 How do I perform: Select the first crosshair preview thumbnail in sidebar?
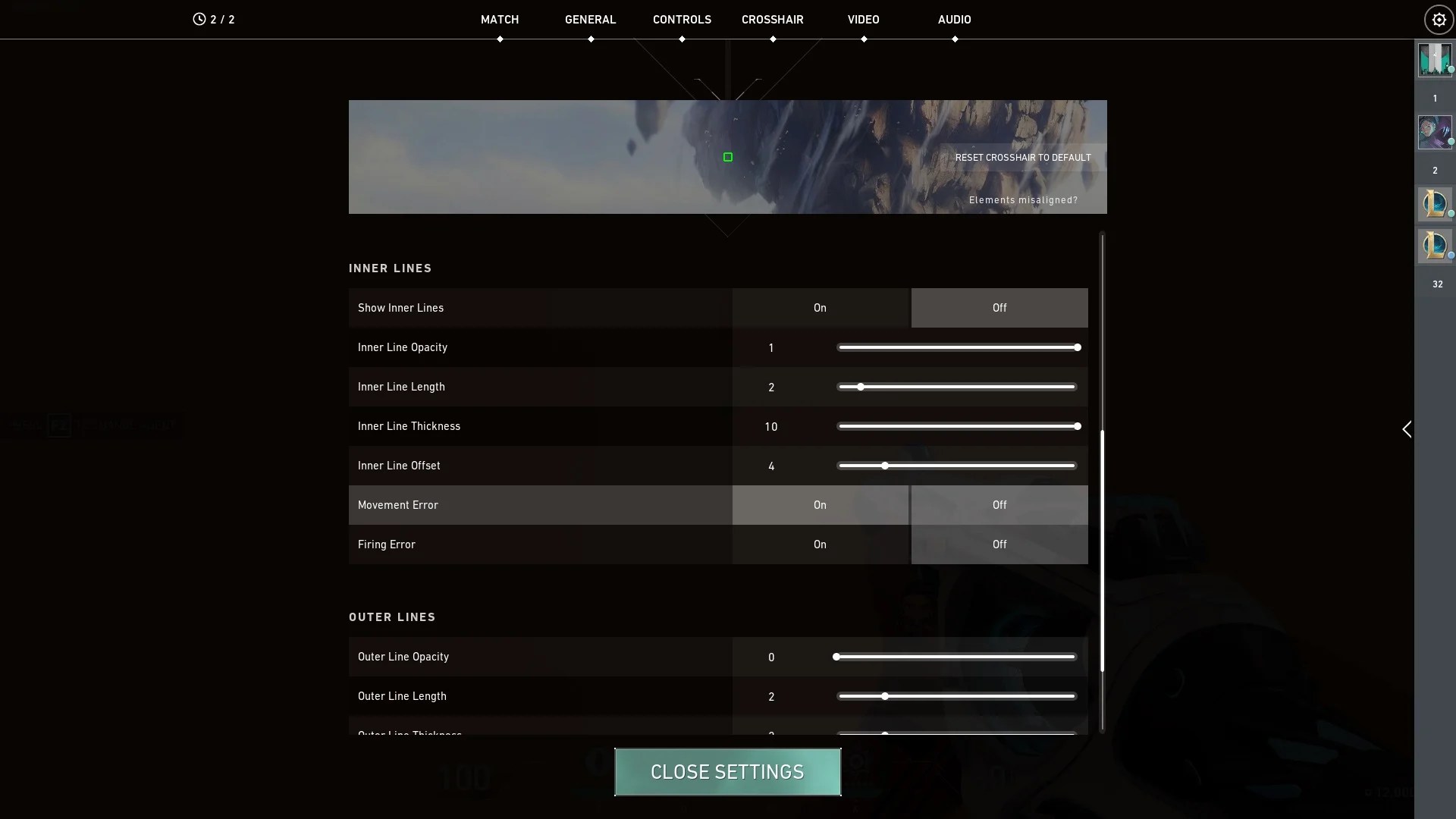coord(1436,60)
